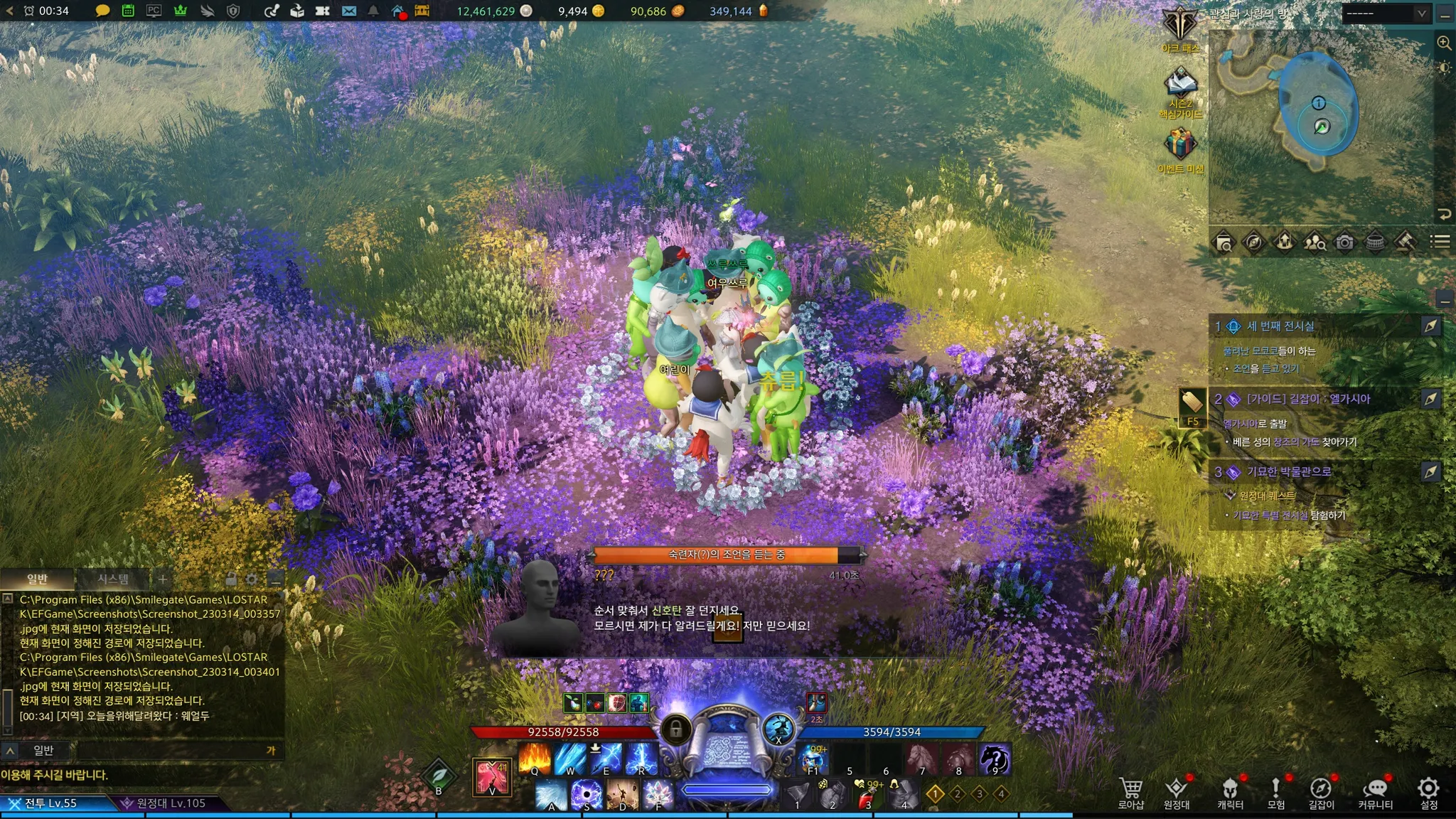The image size is (1456, 819).
Task: Open the 원정대 expedition menu
Action: 1177,793
